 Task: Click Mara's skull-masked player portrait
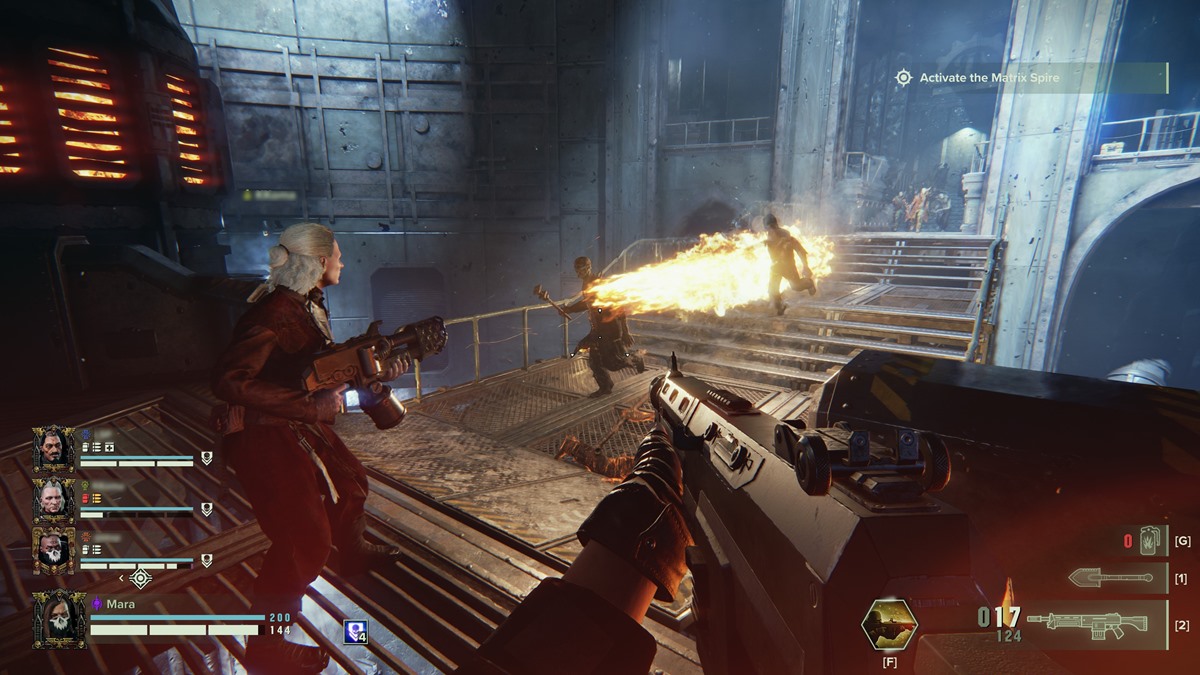click(x=58, y=620)
